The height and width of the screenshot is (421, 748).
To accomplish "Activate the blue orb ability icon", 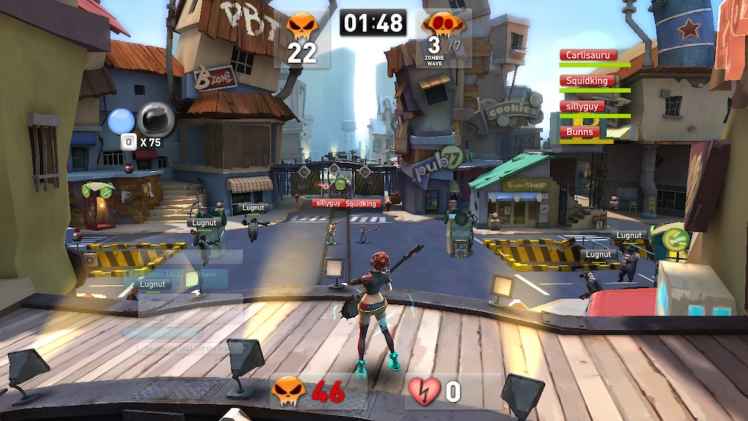I will pyautogui.click(x=121, y=121).
